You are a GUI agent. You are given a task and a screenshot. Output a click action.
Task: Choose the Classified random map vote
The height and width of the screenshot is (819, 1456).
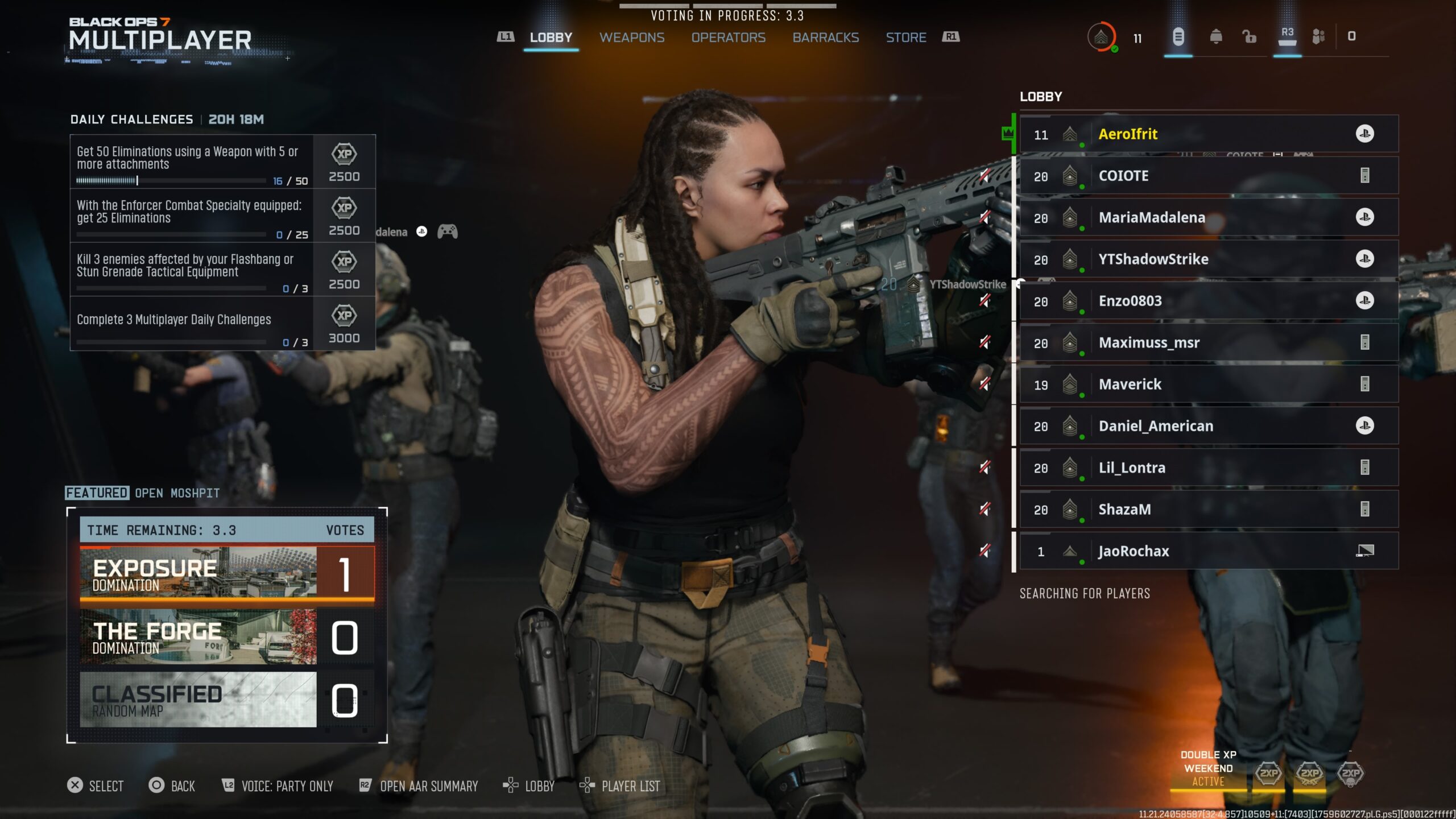pyautogui.click(x=226, y=700)
